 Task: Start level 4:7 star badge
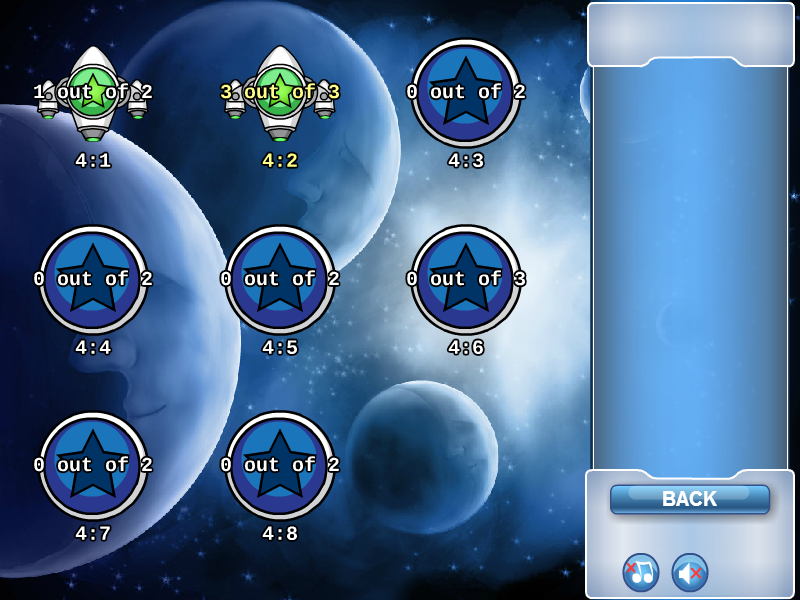tap(93, 465)
